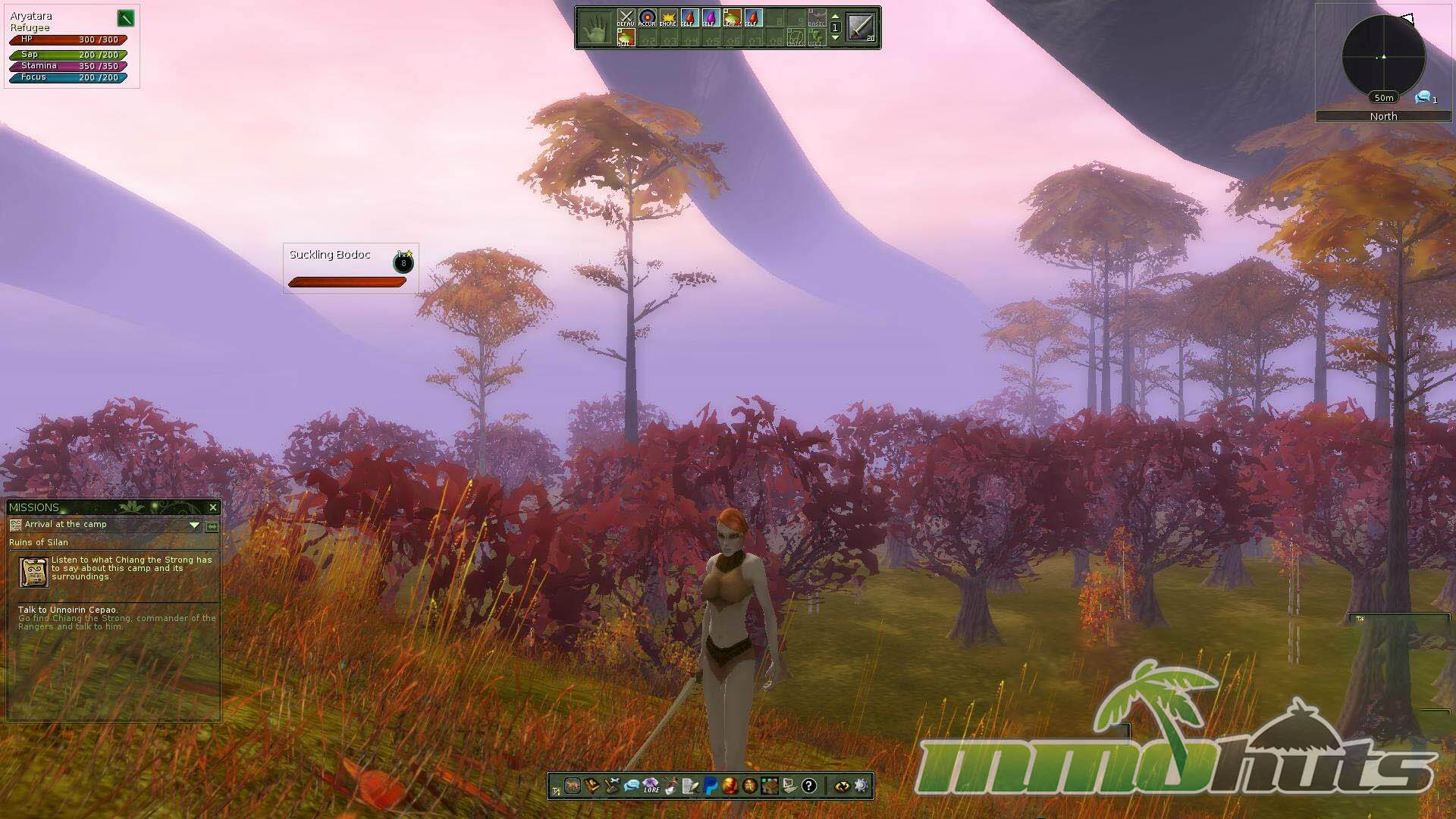The width and height of the screenshot is (1456, 819).
Task: Select the equipped sword slot
Action: [x=861, y=28]
